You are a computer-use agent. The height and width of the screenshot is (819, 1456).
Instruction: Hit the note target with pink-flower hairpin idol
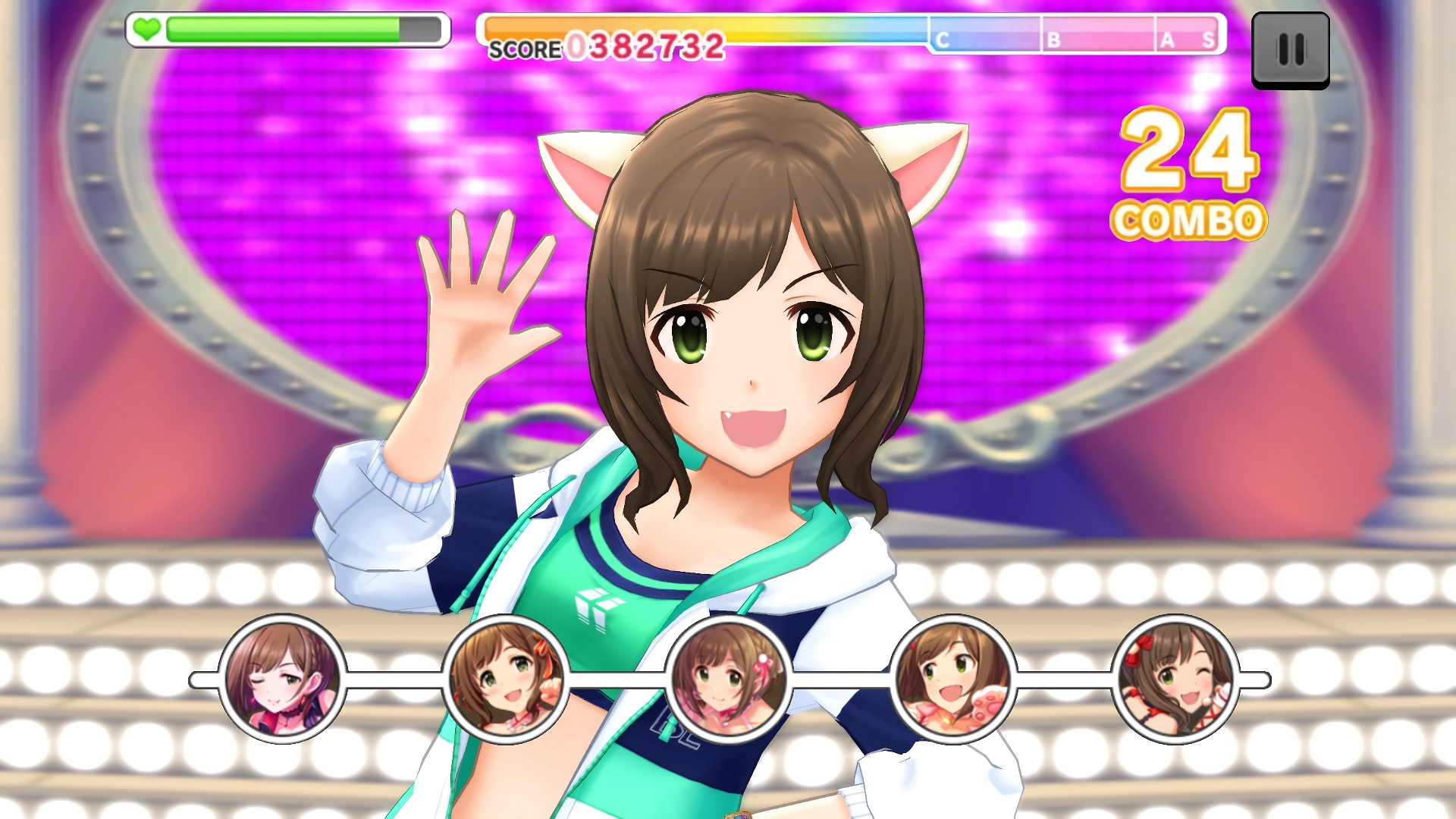coord(728,679)
